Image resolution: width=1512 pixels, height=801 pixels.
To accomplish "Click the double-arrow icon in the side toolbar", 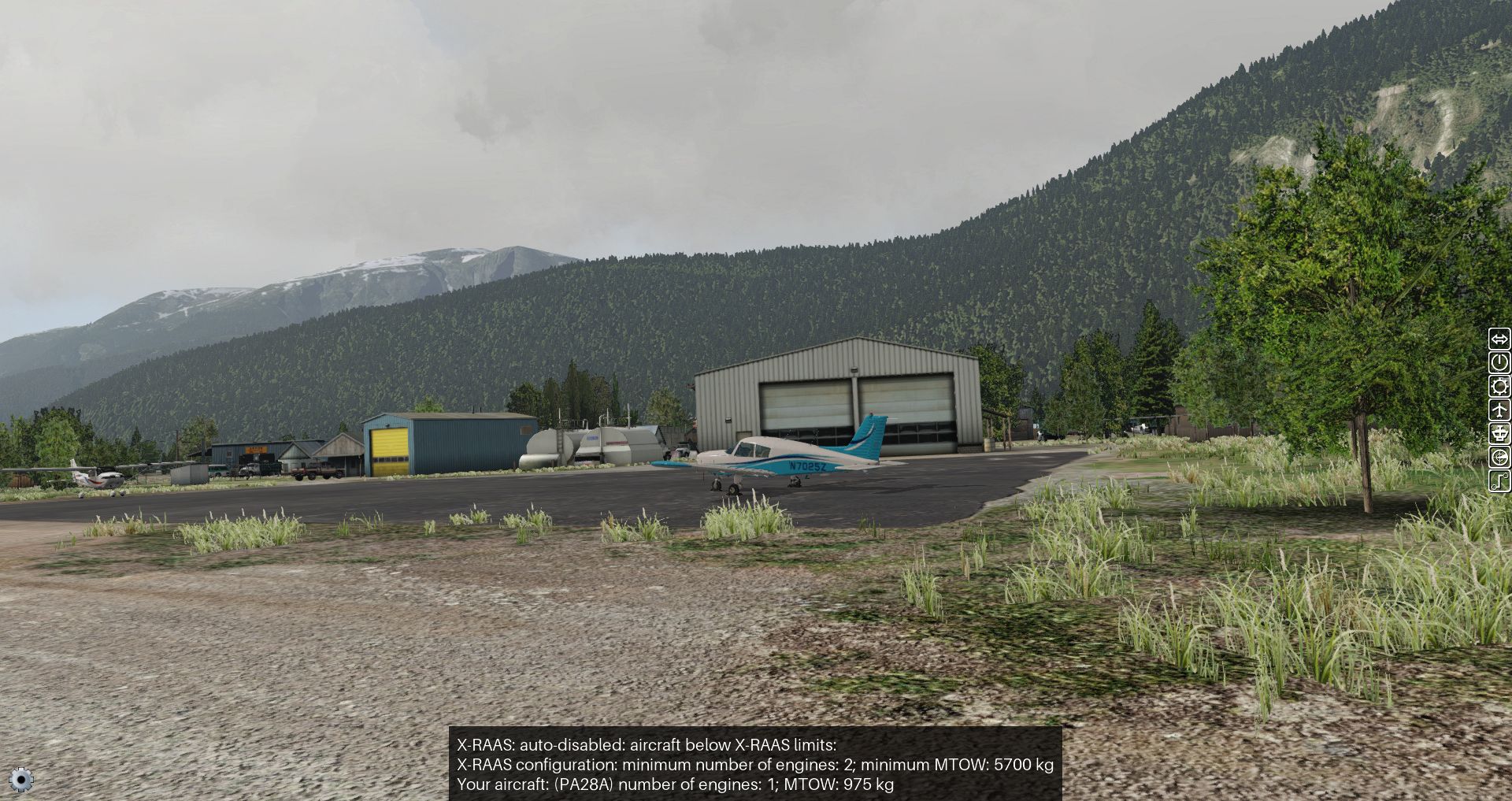I will point(1499,339).
